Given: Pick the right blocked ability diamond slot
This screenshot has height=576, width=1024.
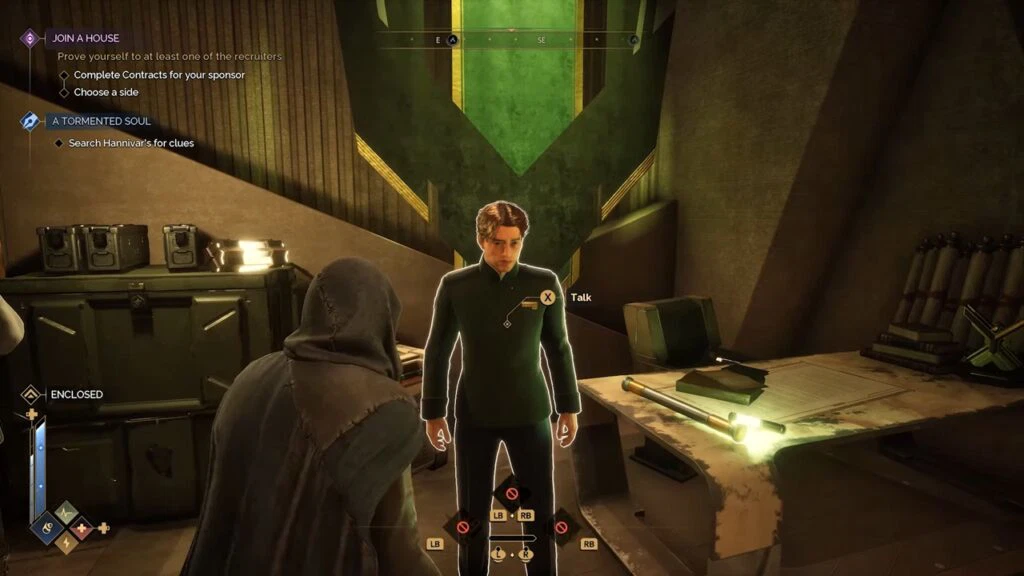Looking at the screenshot, I should (x=560, y=527).
